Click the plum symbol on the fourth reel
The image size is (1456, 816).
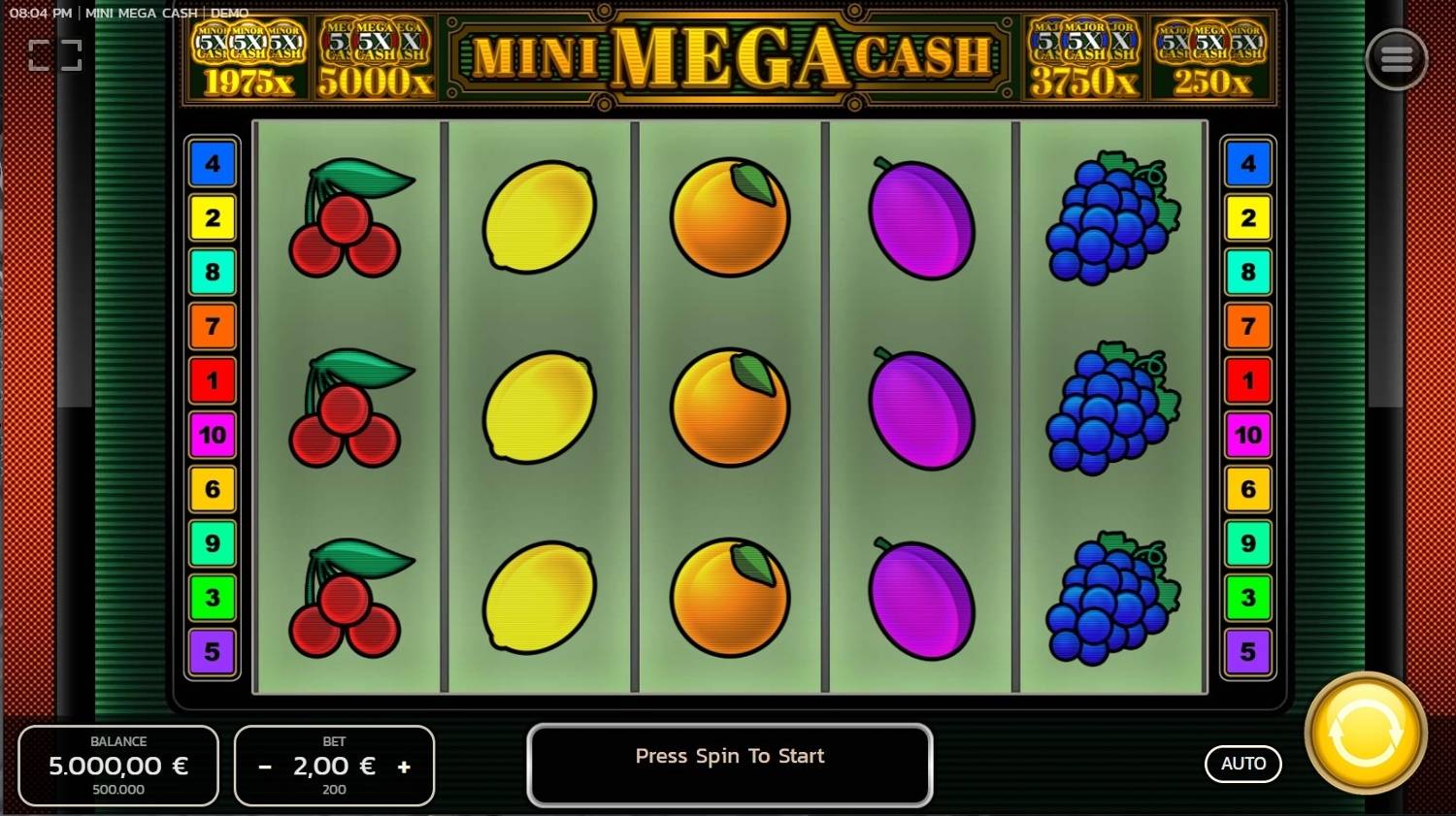(x=920, y=408)
